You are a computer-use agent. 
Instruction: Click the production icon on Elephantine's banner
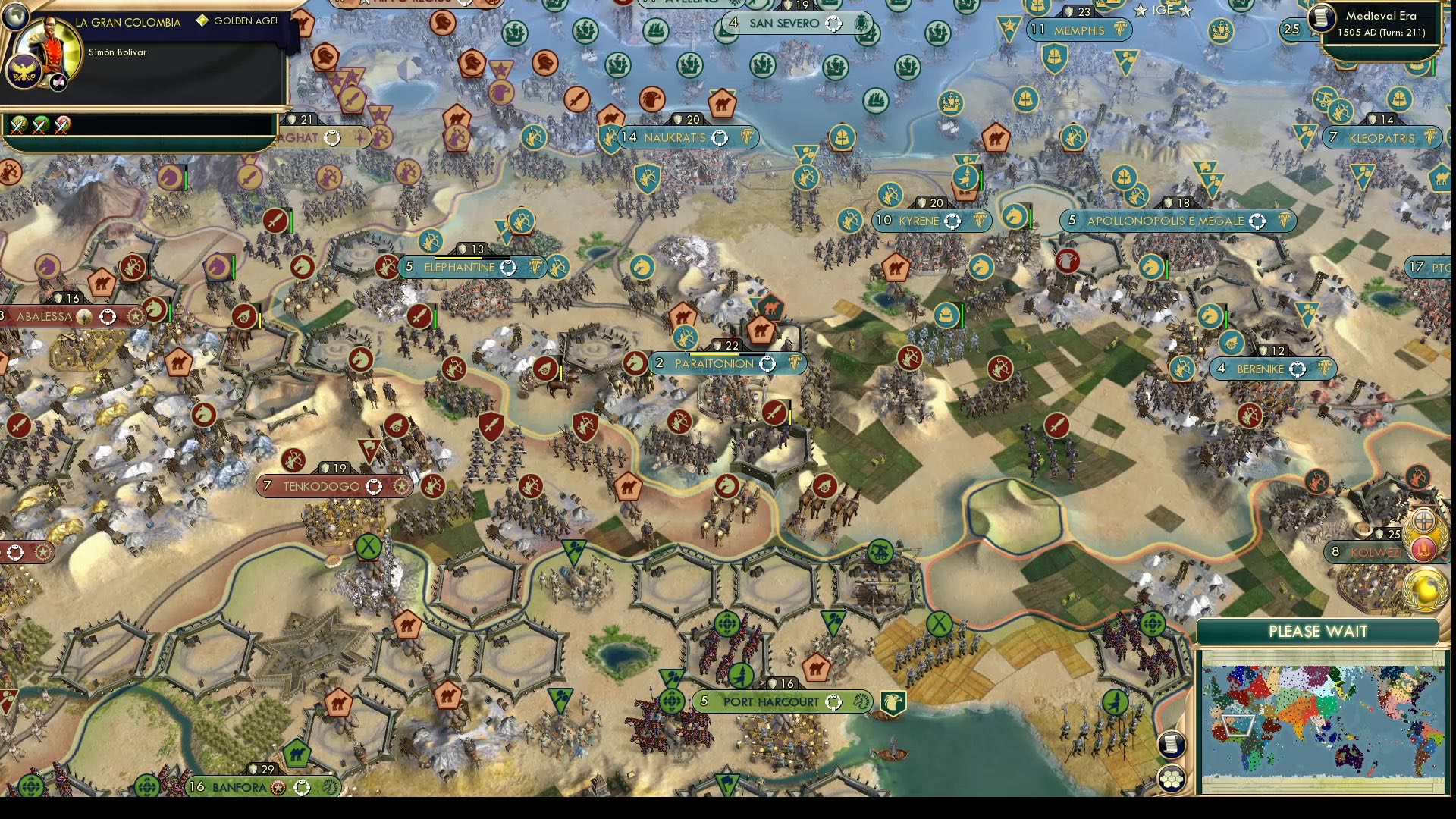[x=535, y=268]
